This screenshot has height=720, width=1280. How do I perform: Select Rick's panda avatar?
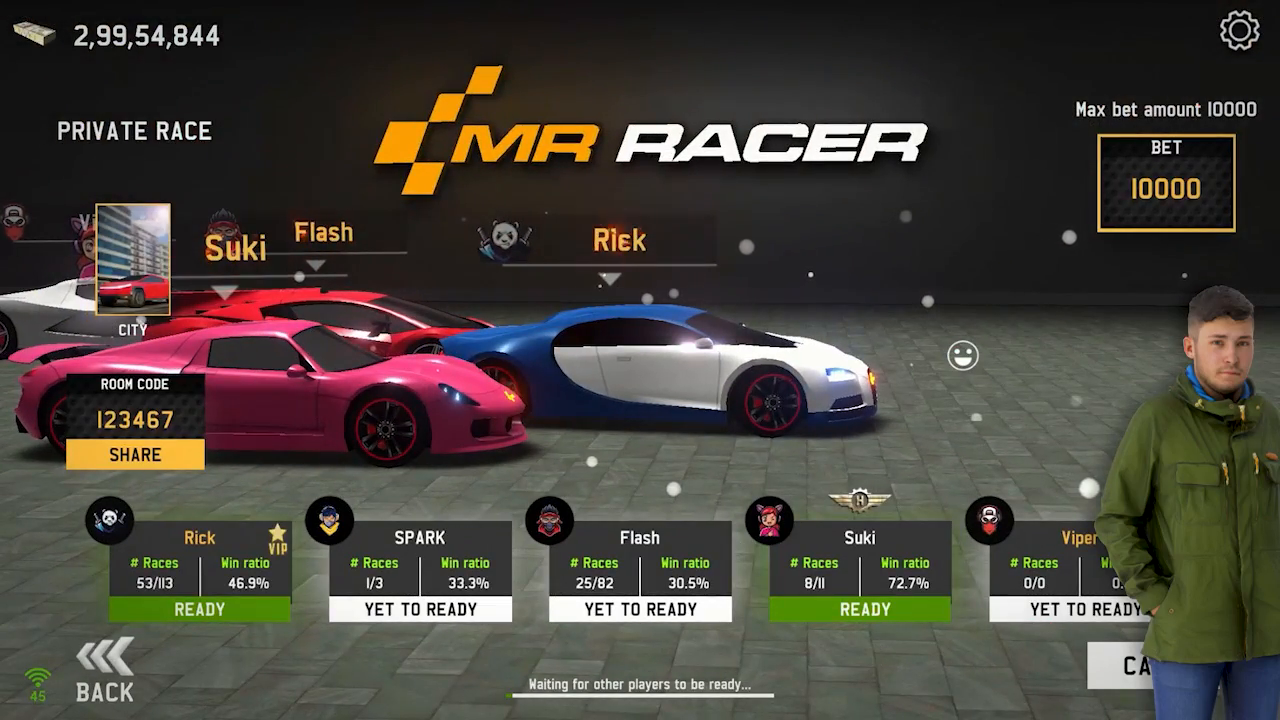(x=110, y=520)
